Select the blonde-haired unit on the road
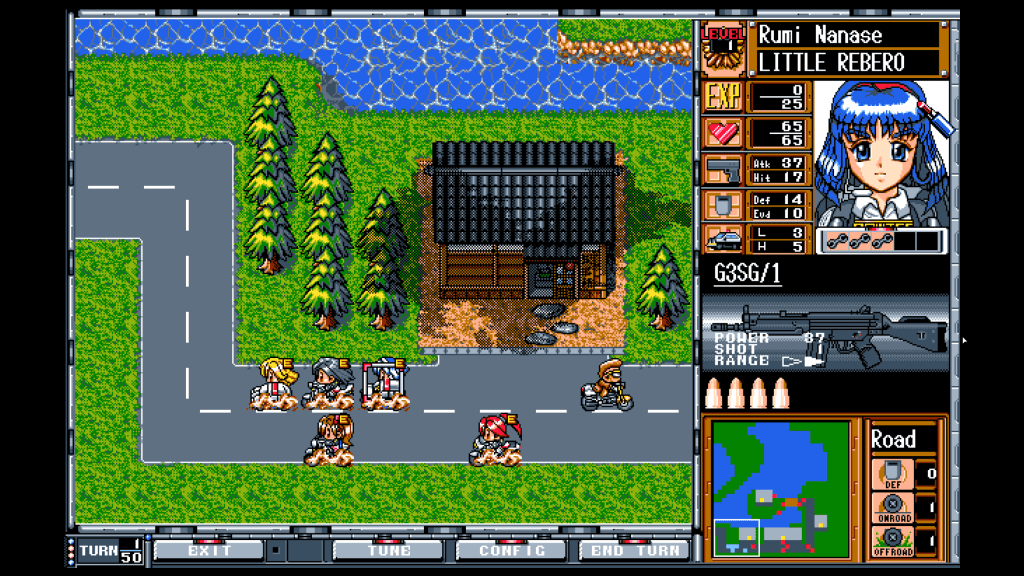 (x=275, y=384)
